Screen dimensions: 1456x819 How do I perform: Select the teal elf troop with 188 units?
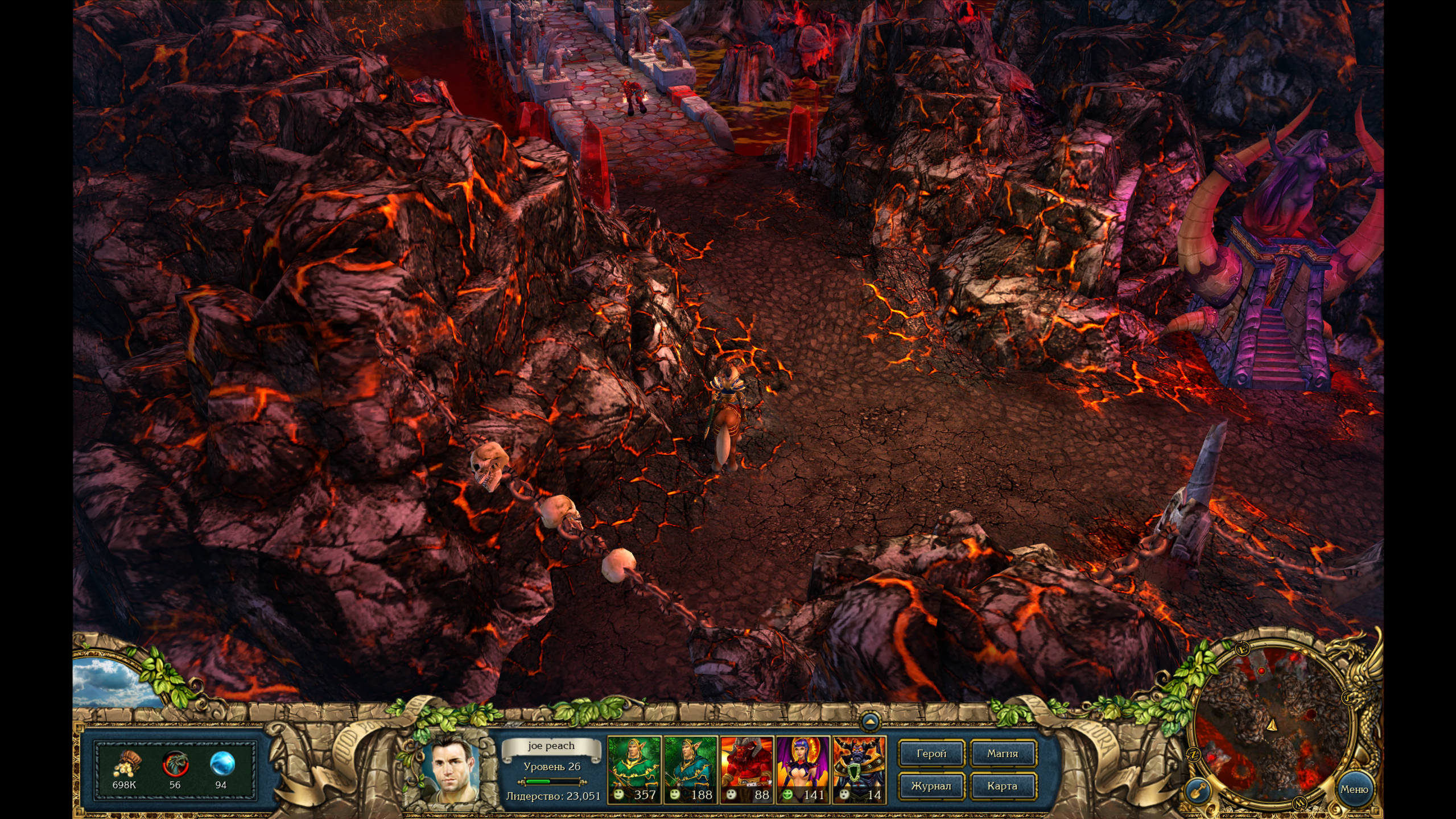[690, 769]
